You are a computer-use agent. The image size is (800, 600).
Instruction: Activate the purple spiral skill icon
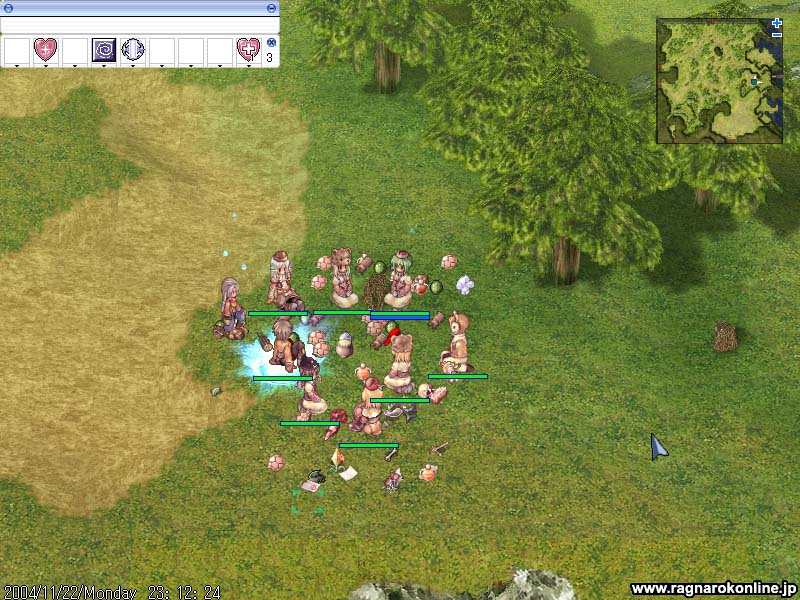[104, 49]
